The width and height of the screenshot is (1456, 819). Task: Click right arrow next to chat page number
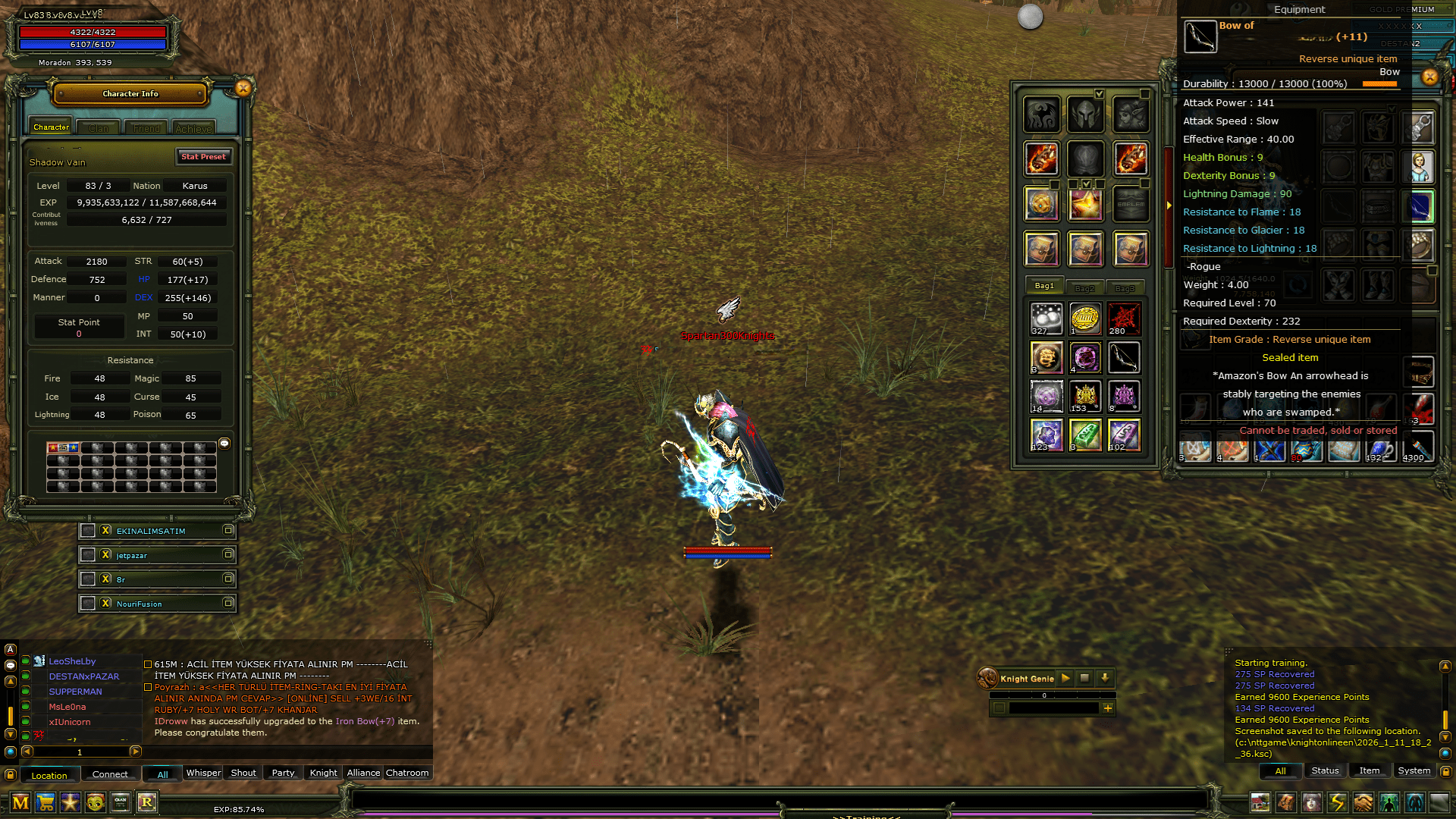pos(135,752)
